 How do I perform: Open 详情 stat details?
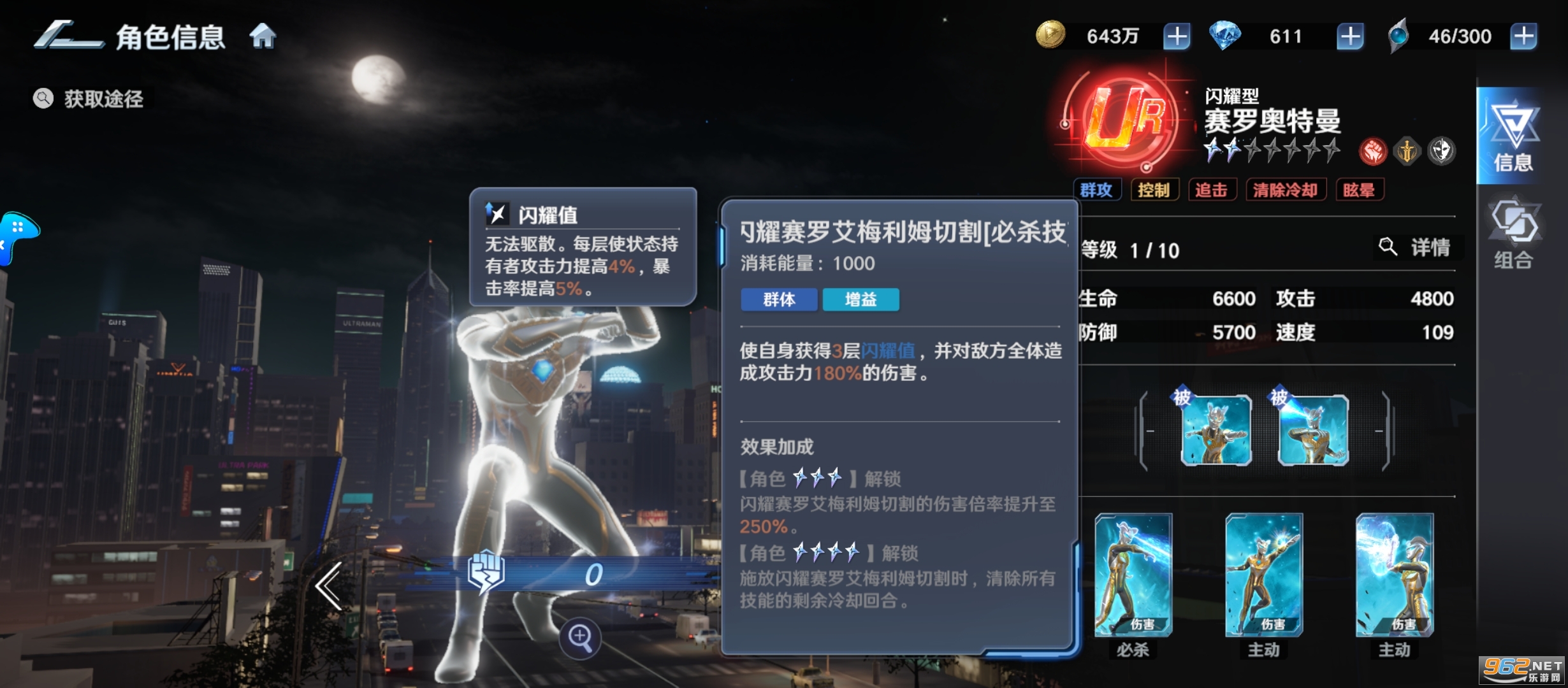click(1418, 247)
